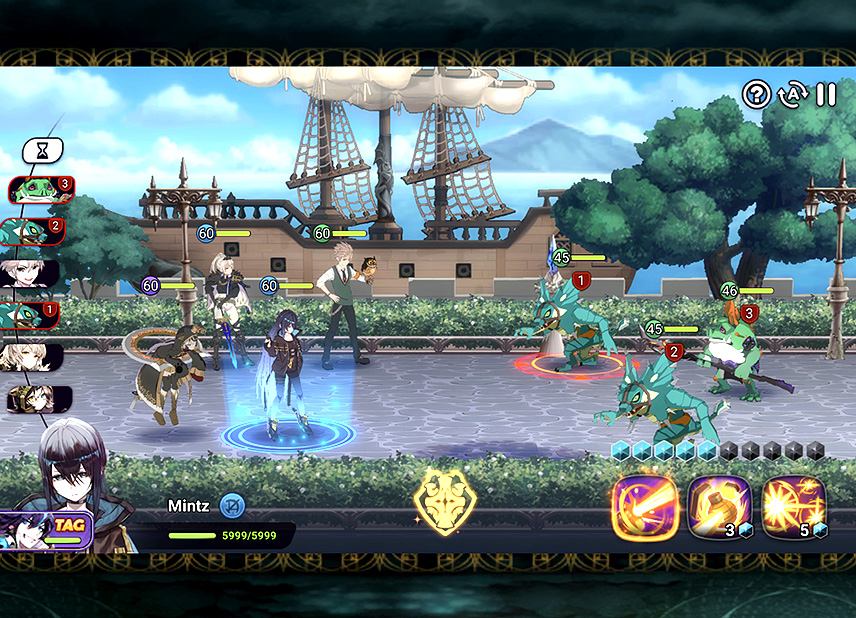Open the help question mark button
The height and width of the screenshot is (618, 856).
coord(756,95)
